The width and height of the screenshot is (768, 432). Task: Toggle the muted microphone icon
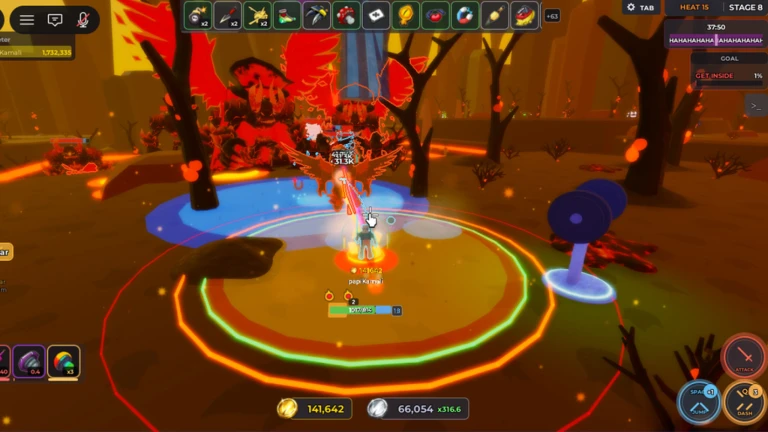[83, 19]
